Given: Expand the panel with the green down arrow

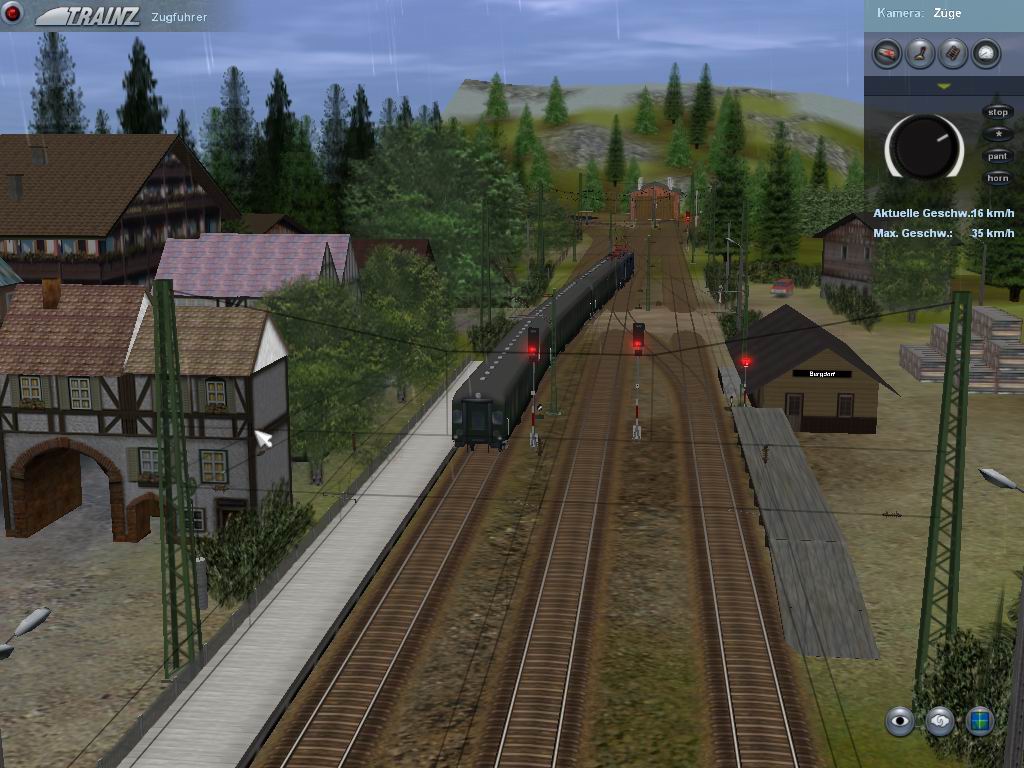Looking at the screenshot, I should 943,87.
